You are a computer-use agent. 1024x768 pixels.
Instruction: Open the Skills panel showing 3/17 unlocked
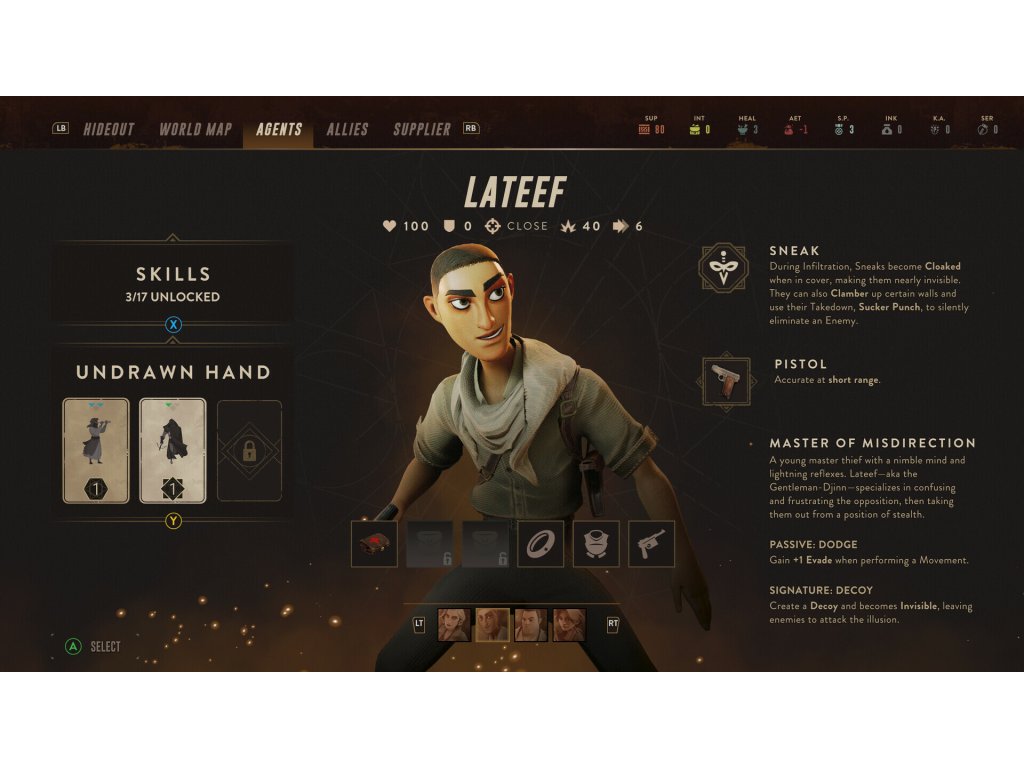pos(173,284)
